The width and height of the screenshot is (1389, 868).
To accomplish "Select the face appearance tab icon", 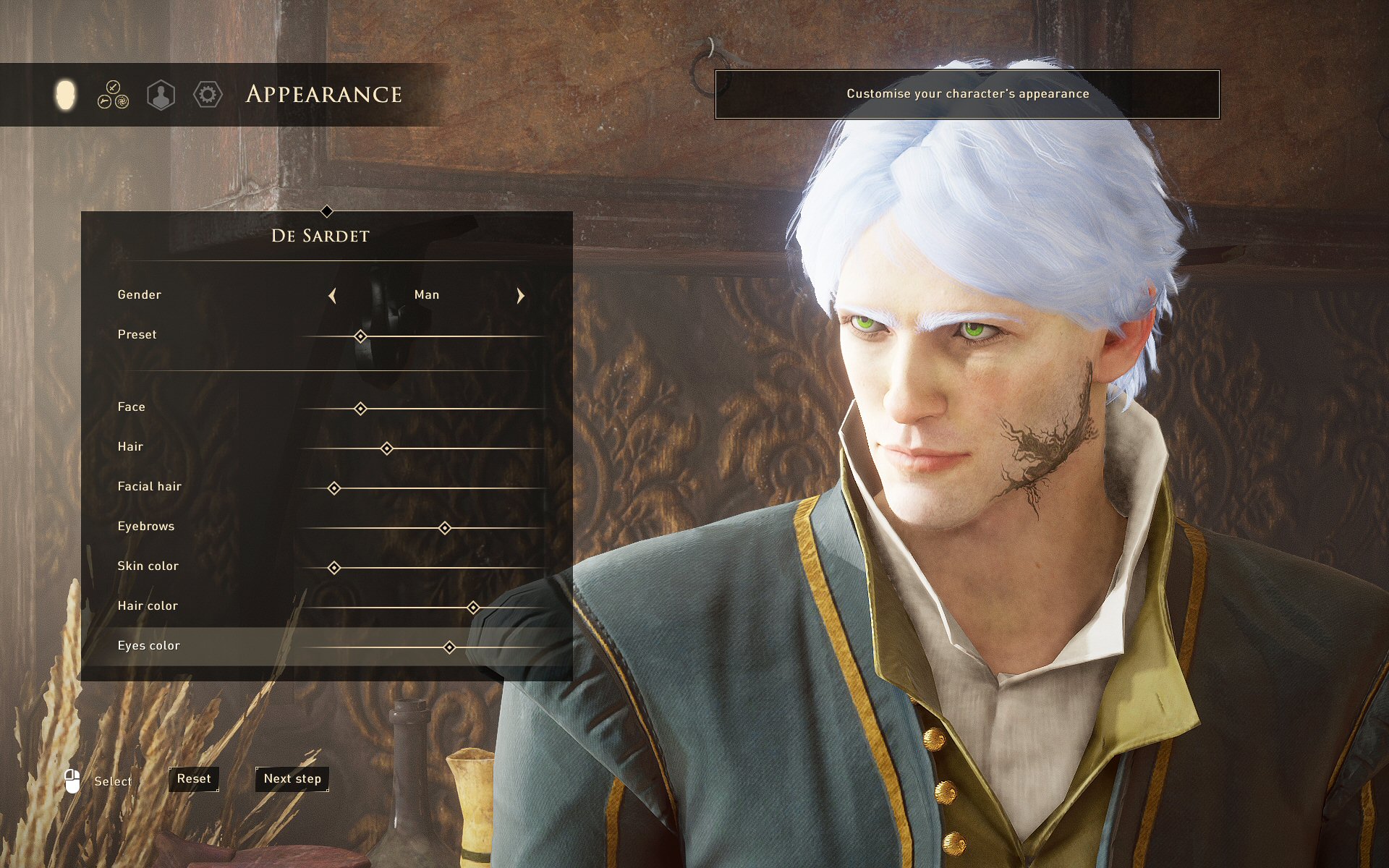I will 65,95.
